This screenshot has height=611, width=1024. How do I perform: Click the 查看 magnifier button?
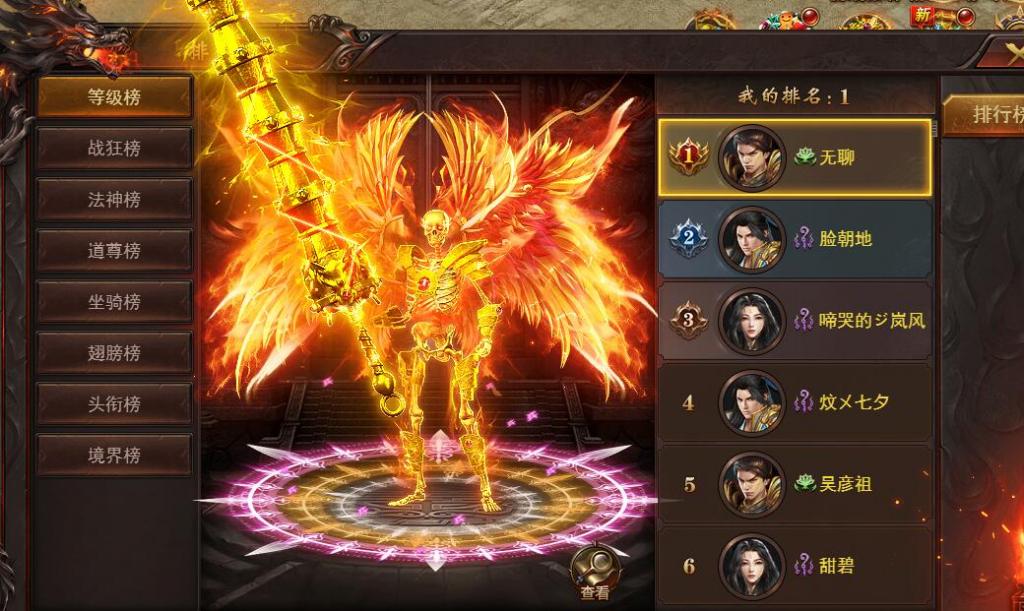(x=594, y=575)
